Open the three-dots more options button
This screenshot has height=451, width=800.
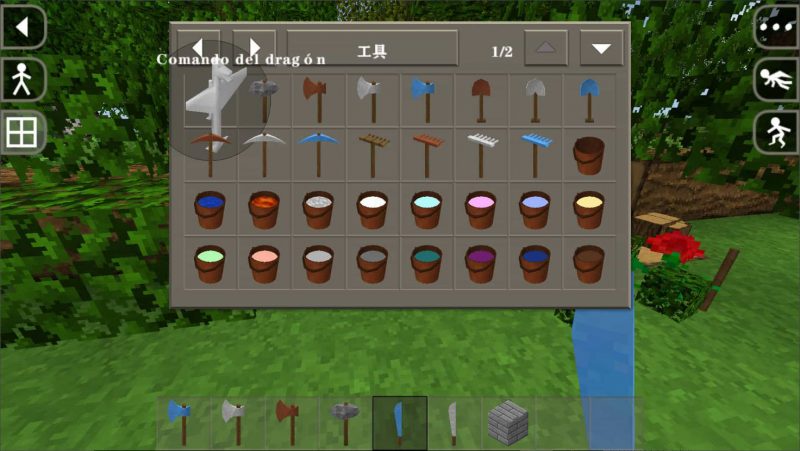tap(776, 27)
